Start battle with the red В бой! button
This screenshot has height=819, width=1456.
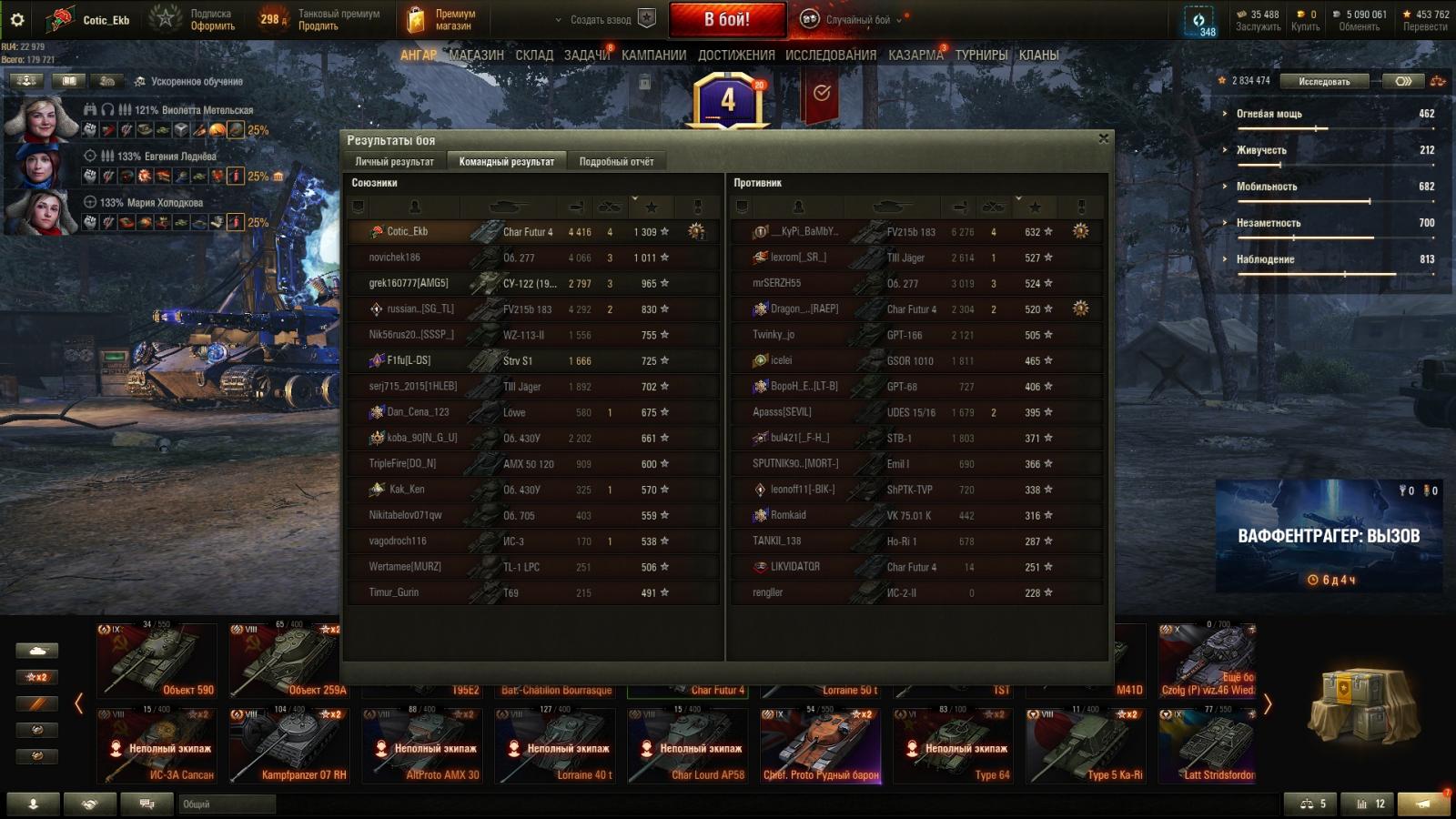coord(727,19)
